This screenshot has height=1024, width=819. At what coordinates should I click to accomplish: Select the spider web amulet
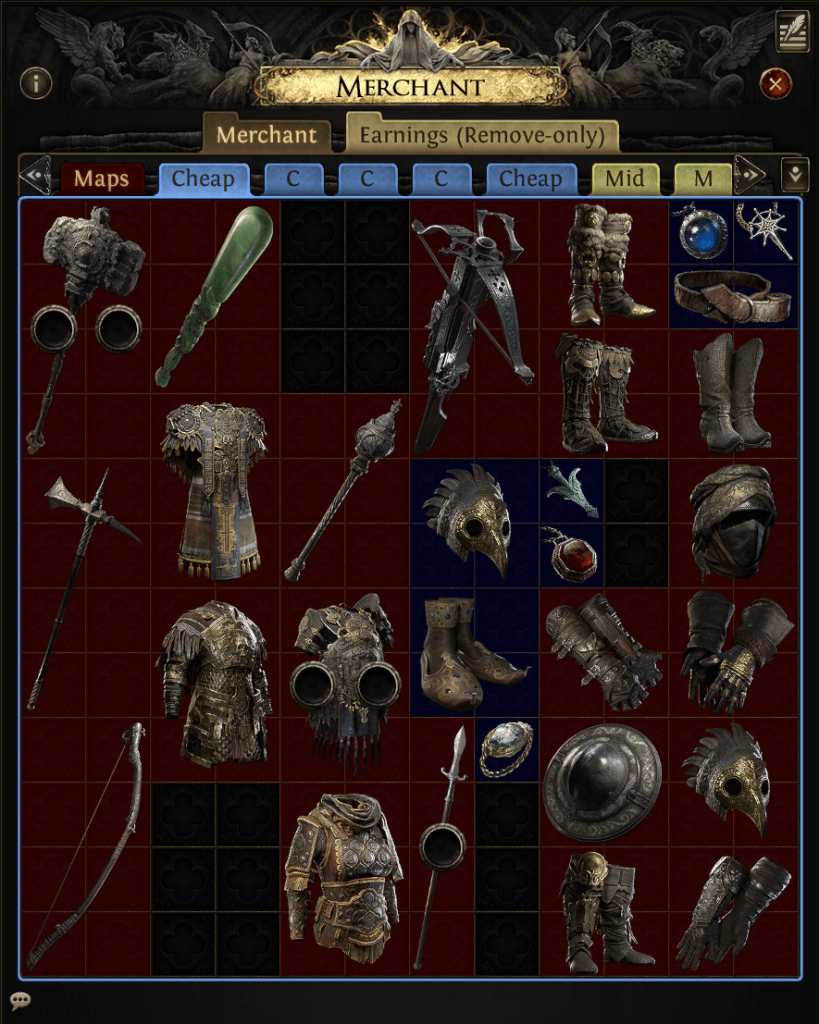(768, 229)
